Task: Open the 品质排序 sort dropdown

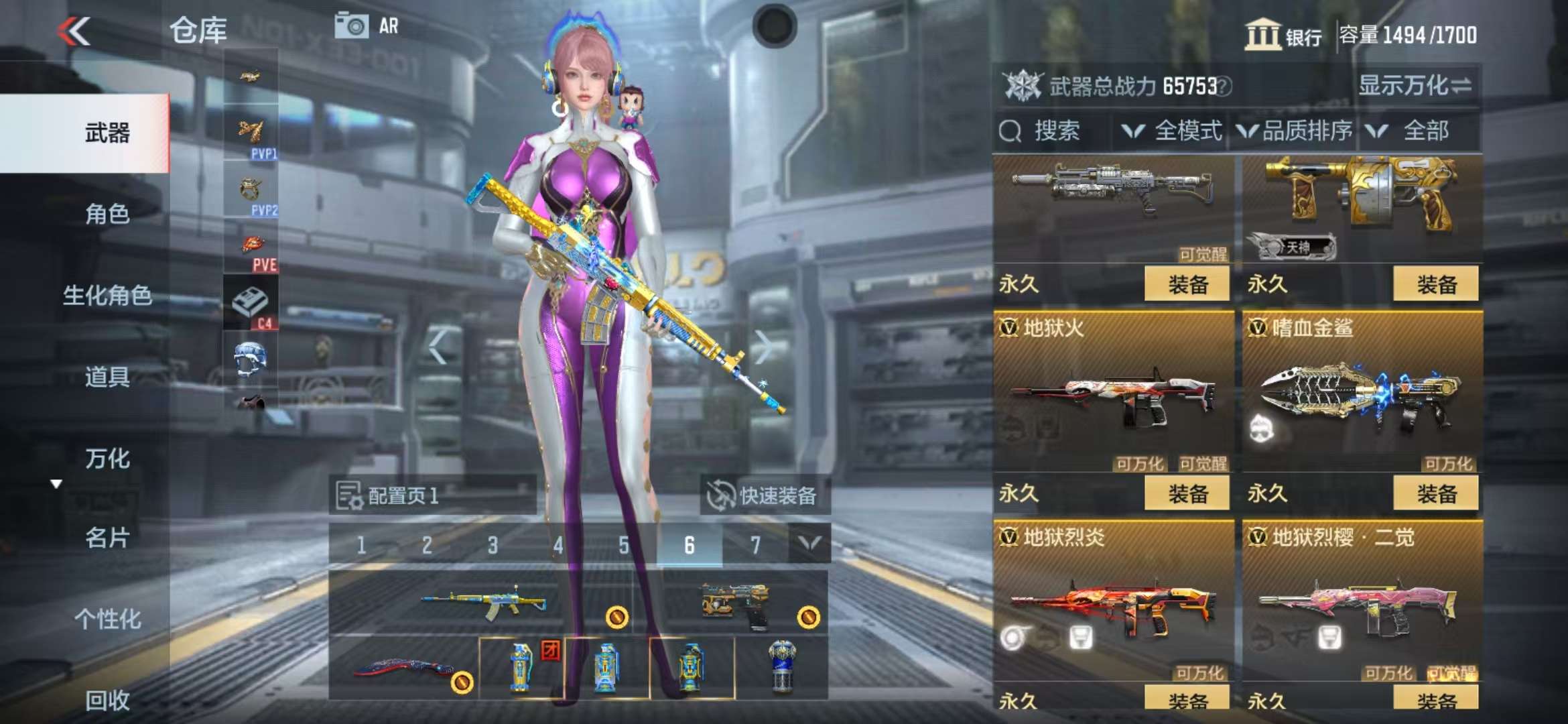Action: [1295, 131]
